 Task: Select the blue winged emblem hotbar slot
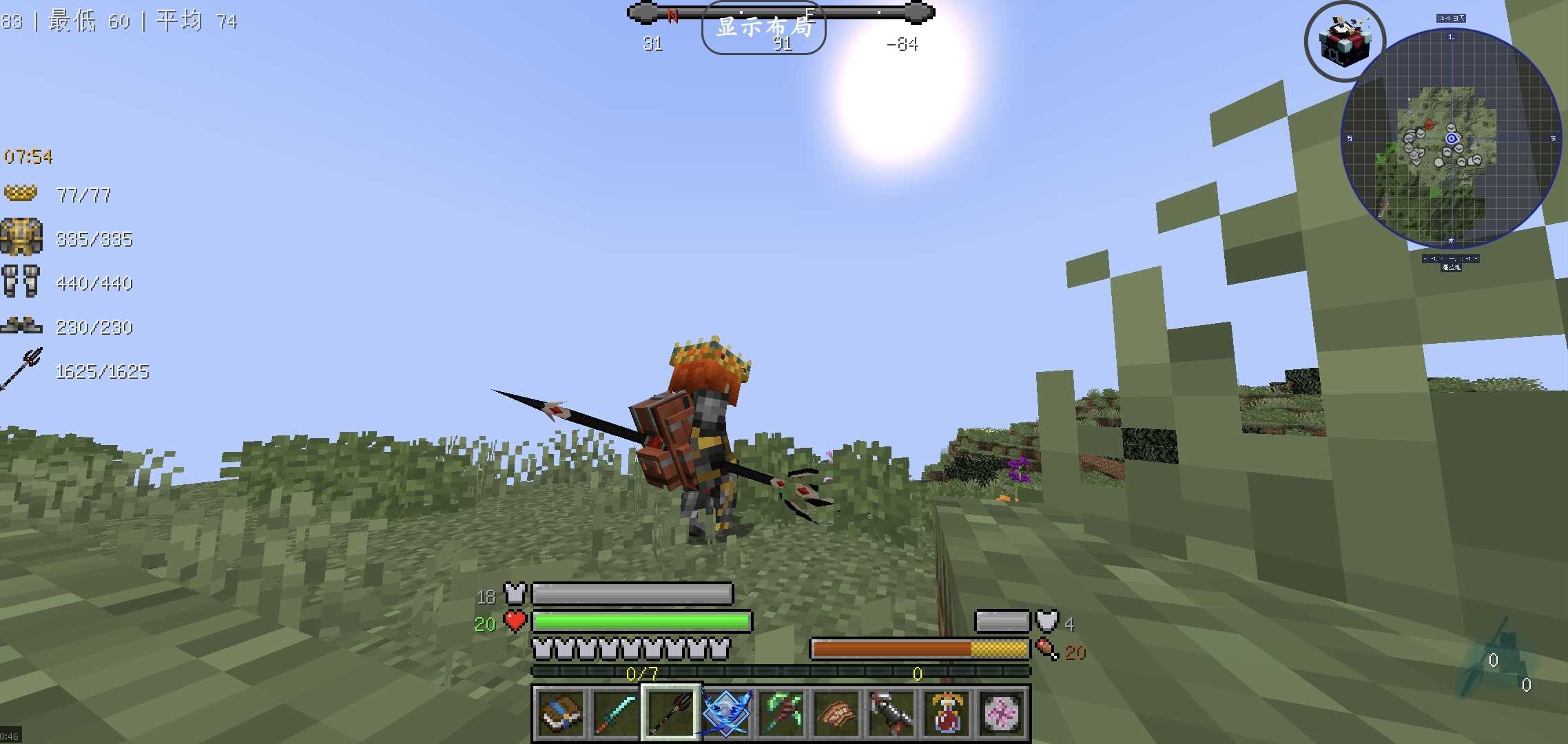[726, 713]
